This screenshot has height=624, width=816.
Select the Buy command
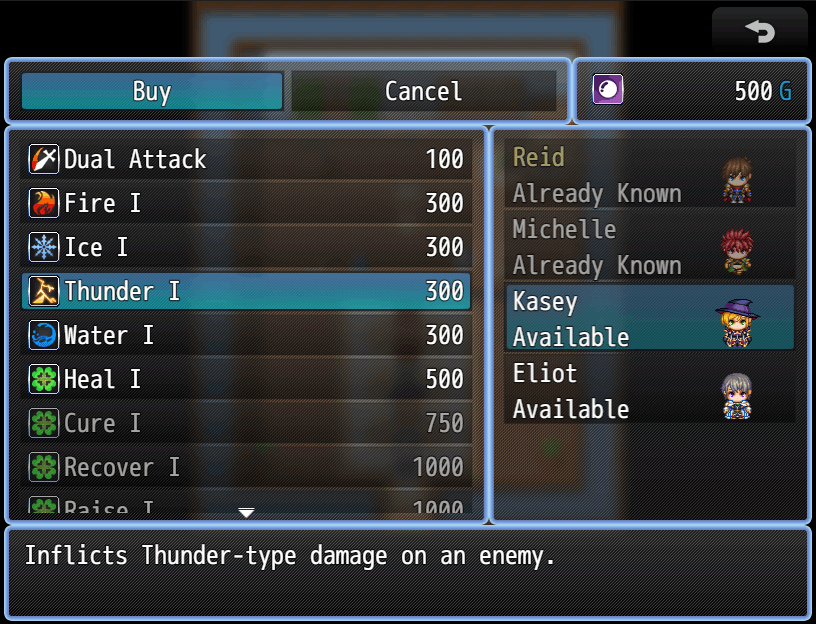(x=152, y=91)
